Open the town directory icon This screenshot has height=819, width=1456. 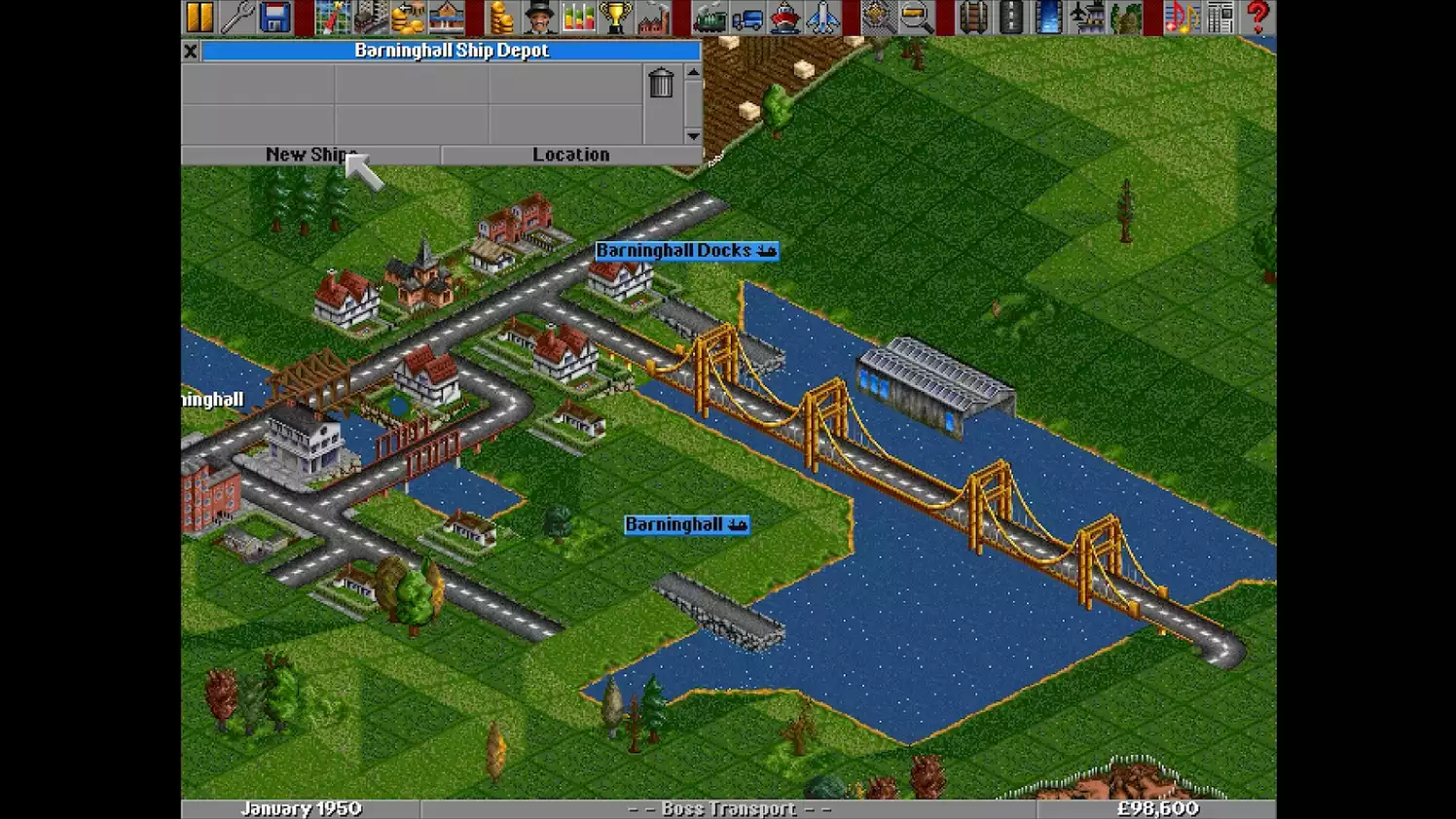coord(369,16)
